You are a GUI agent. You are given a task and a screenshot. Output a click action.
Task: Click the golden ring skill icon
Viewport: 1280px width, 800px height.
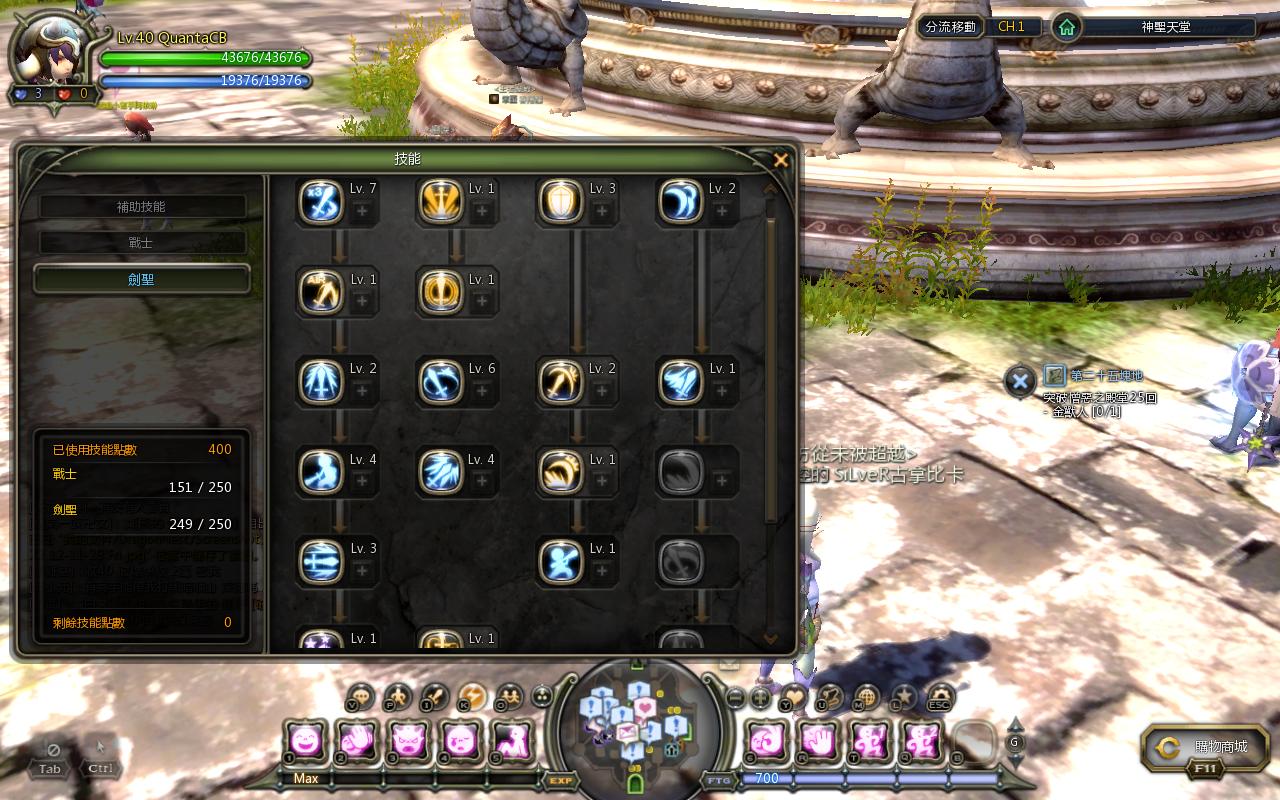[440, 292]
